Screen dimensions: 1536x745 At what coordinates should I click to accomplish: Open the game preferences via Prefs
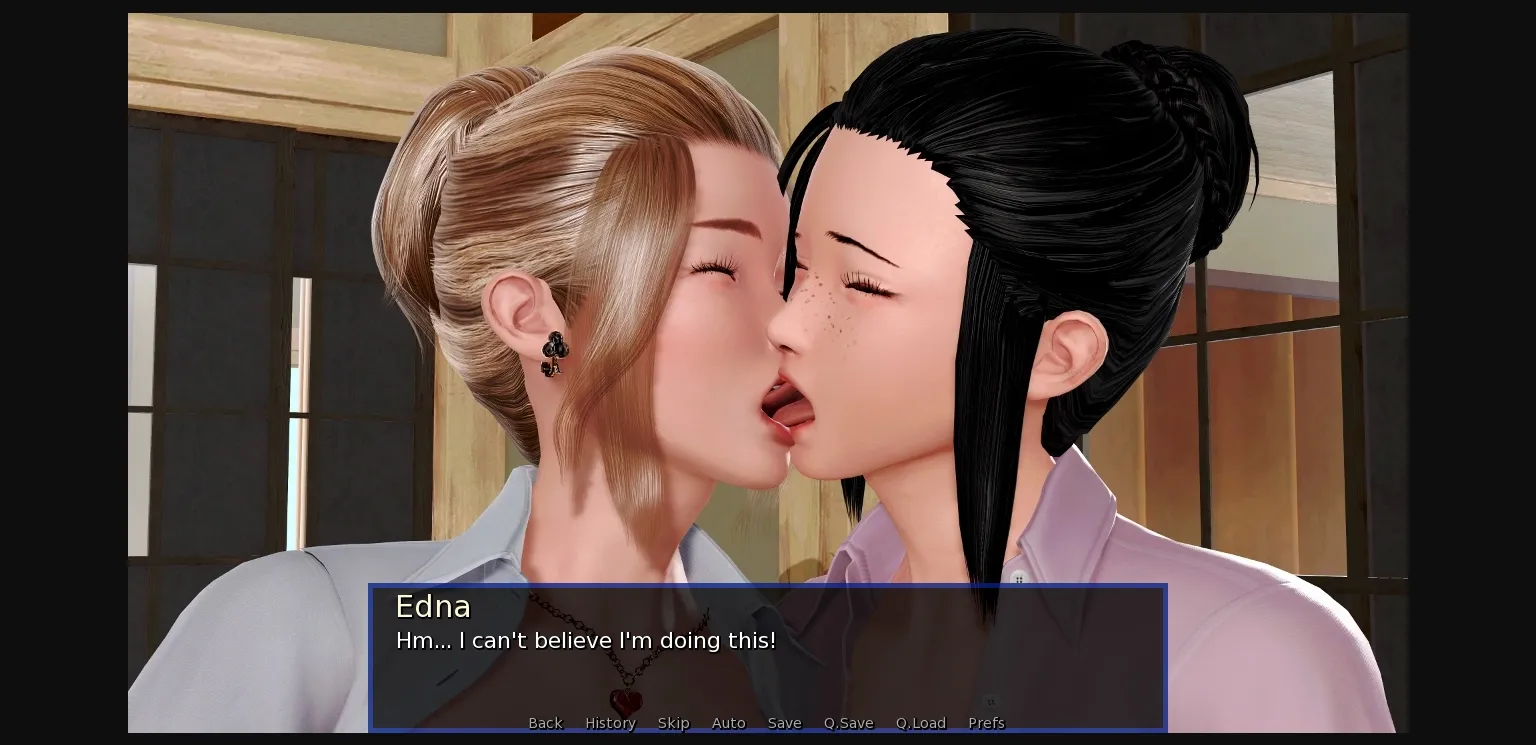click(986, 723)
